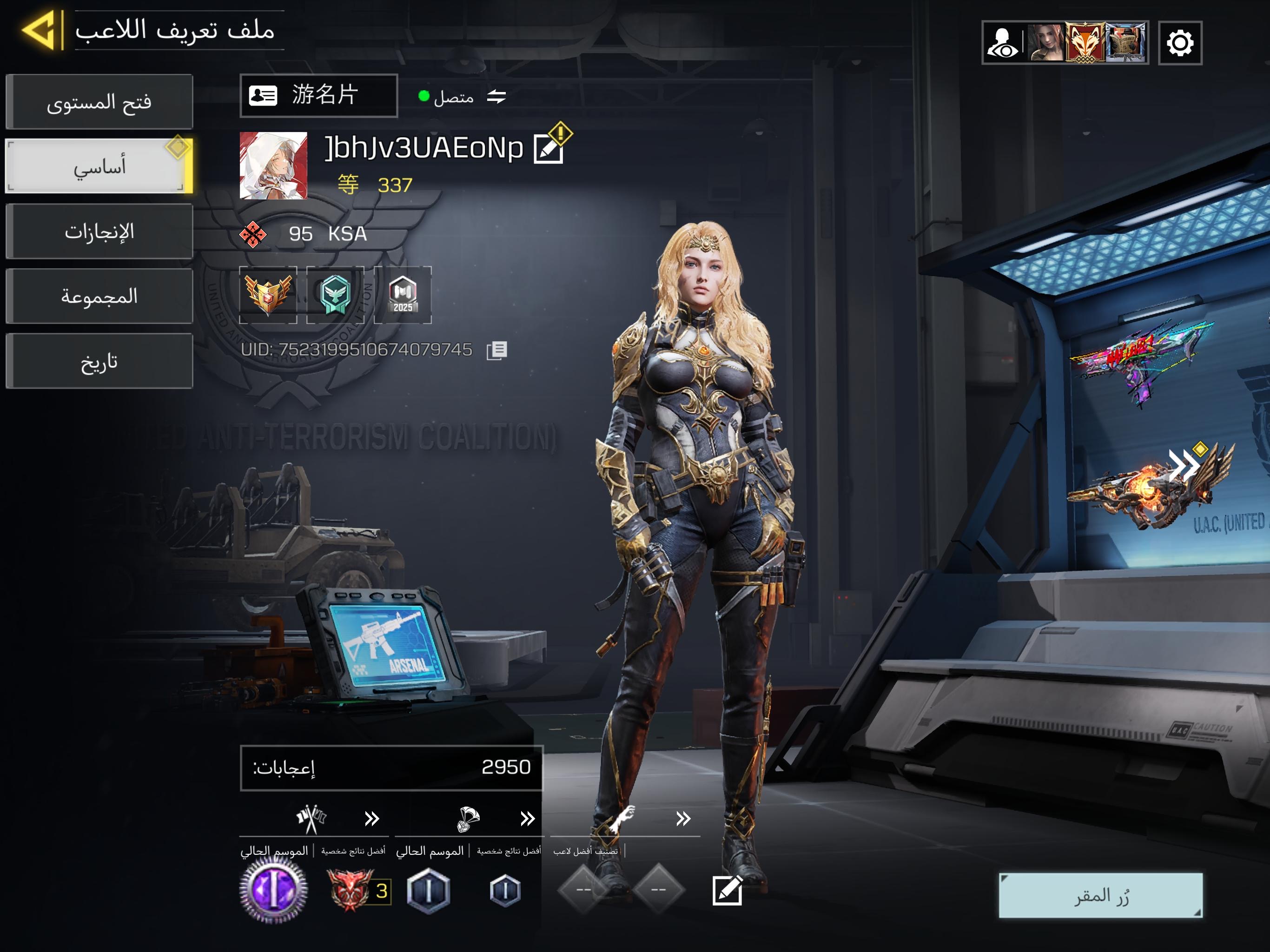
Task: Open the settings gear icon
Action: (x=1180, y=43)
